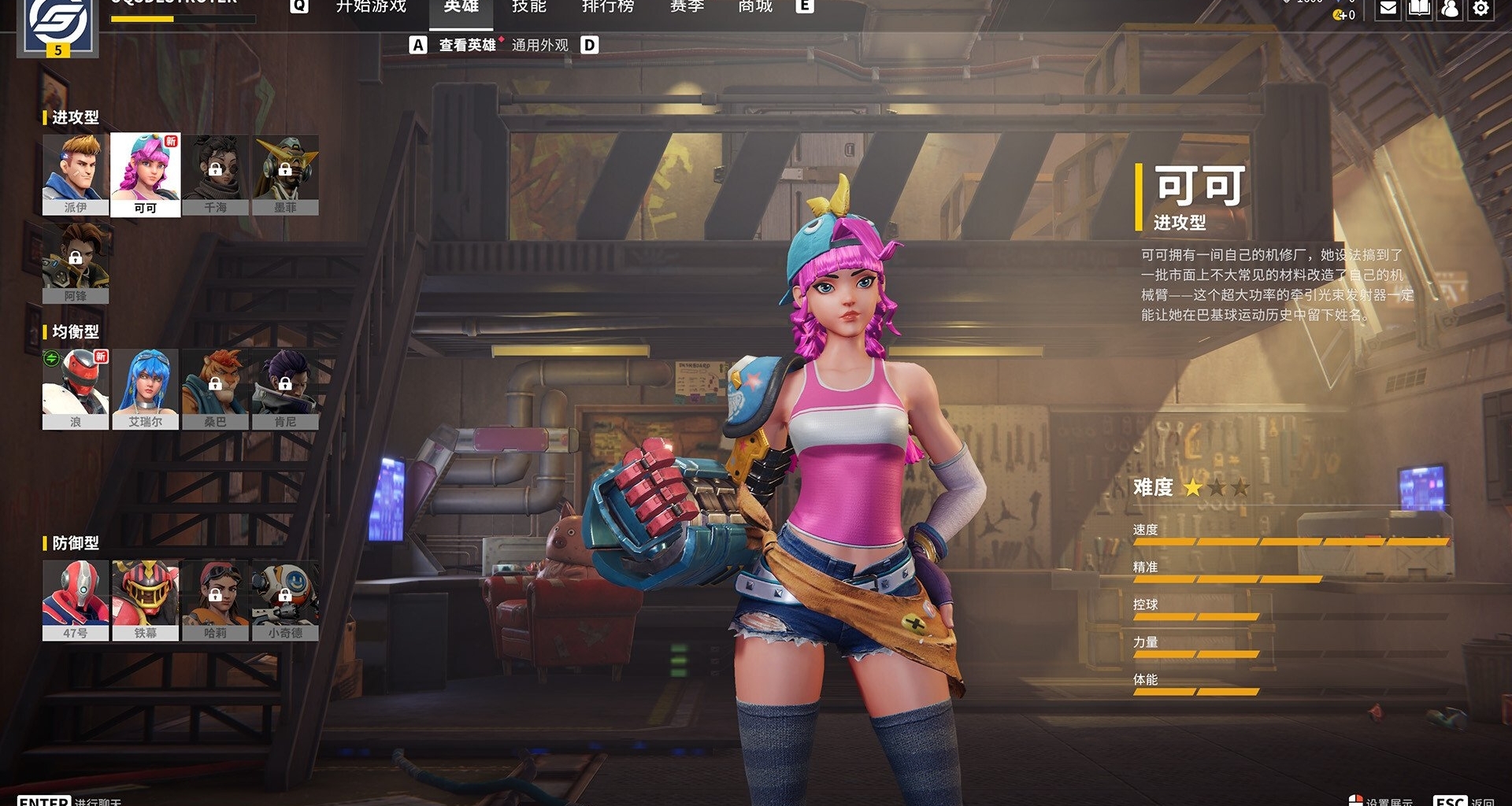
Task: Select the 通用外观 general appearance sub-tab
Action: click(539, 46)
